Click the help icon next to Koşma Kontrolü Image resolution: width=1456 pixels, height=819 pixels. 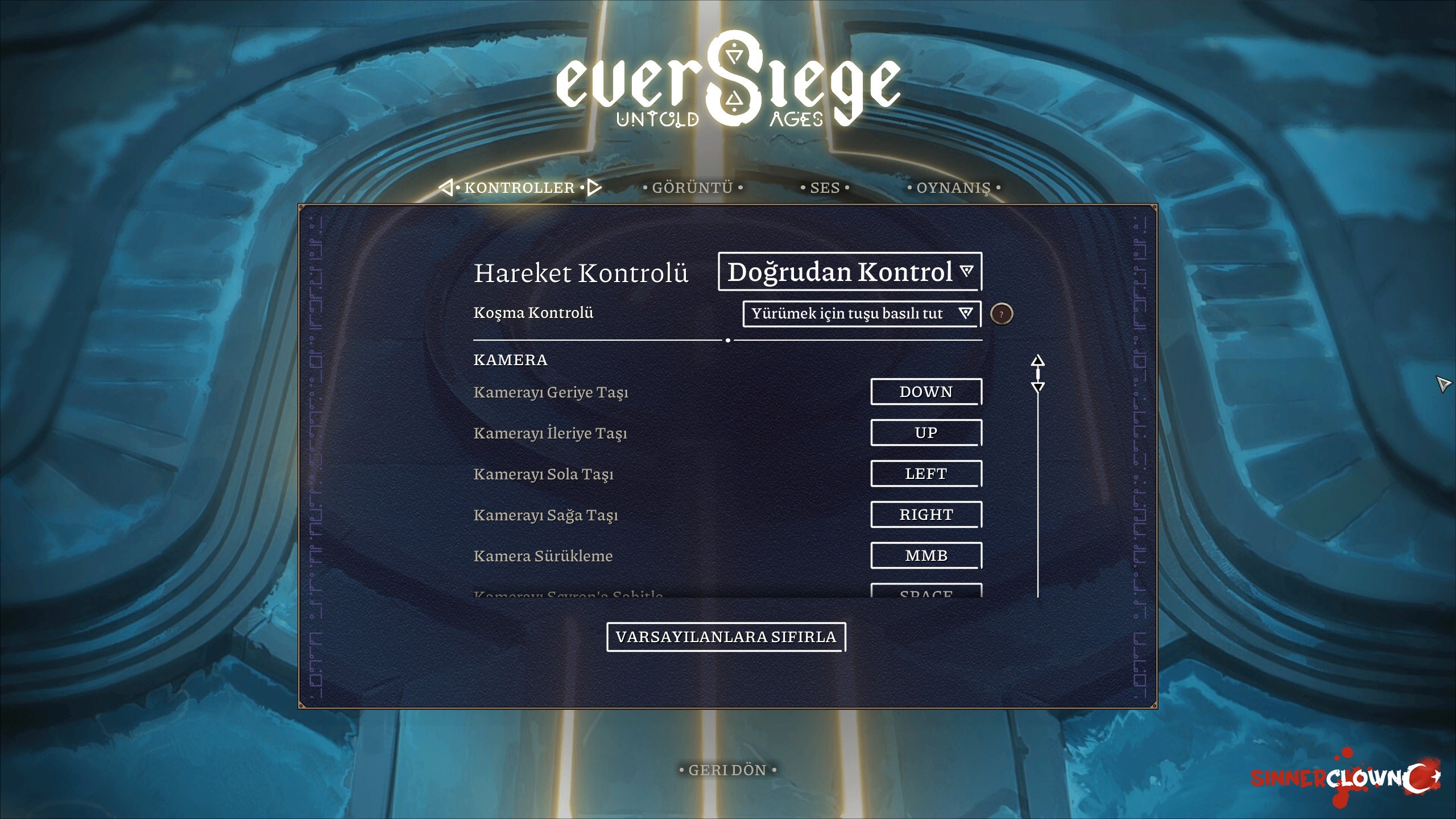coord(1003,313)
